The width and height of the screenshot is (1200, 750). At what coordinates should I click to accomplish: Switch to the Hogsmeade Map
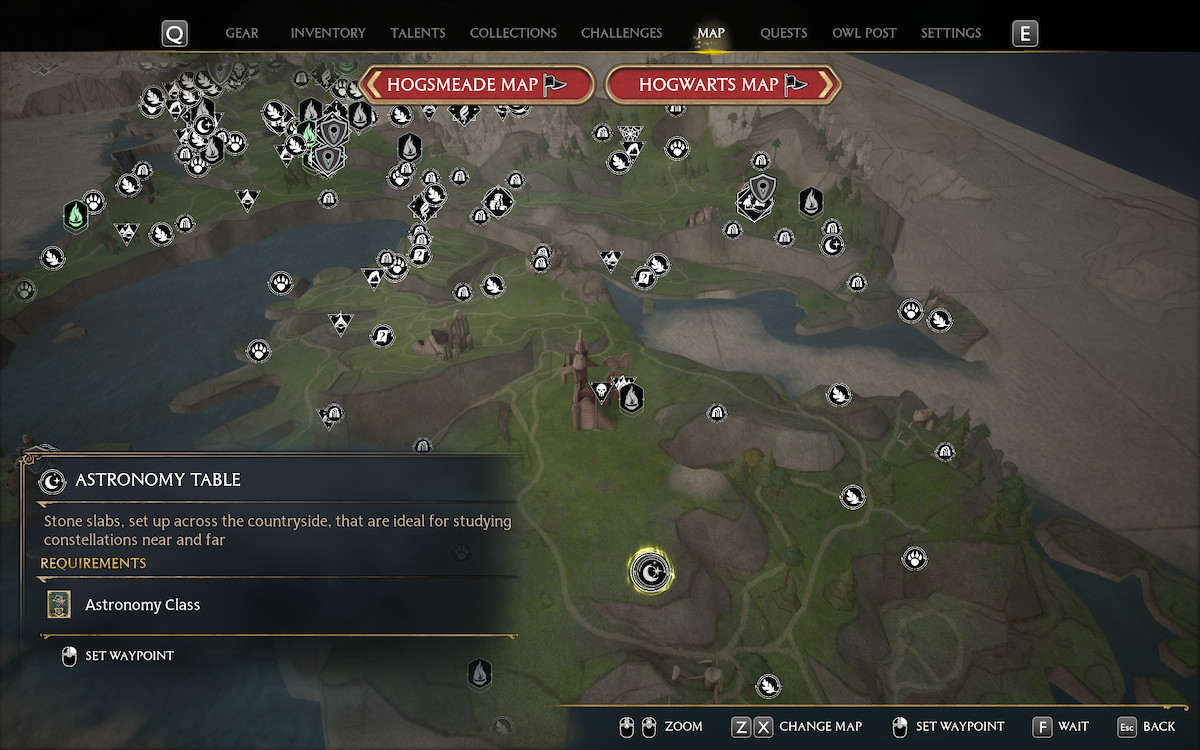click(476, 85)
